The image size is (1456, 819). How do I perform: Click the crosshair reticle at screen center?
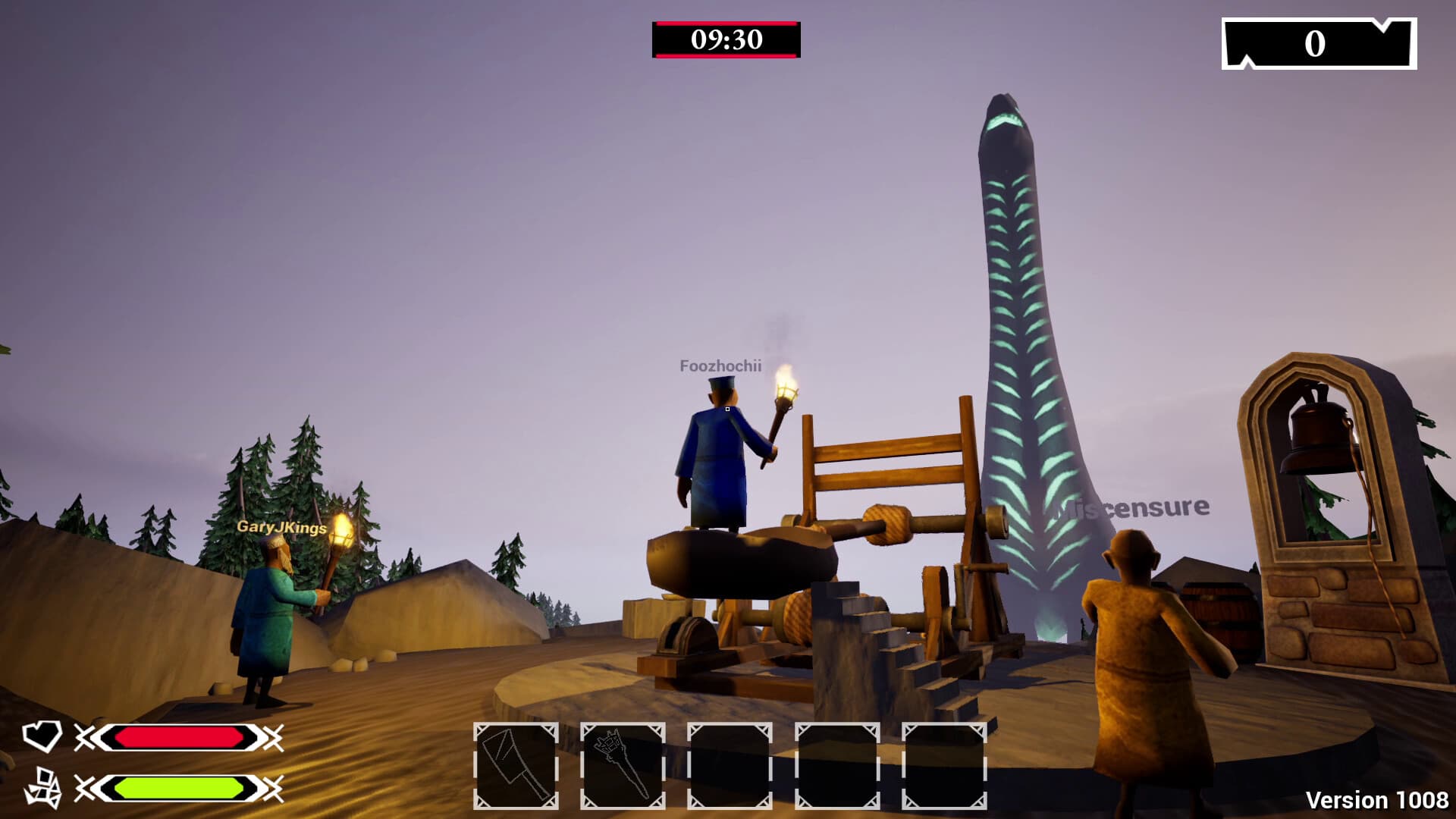pos(726,407)
